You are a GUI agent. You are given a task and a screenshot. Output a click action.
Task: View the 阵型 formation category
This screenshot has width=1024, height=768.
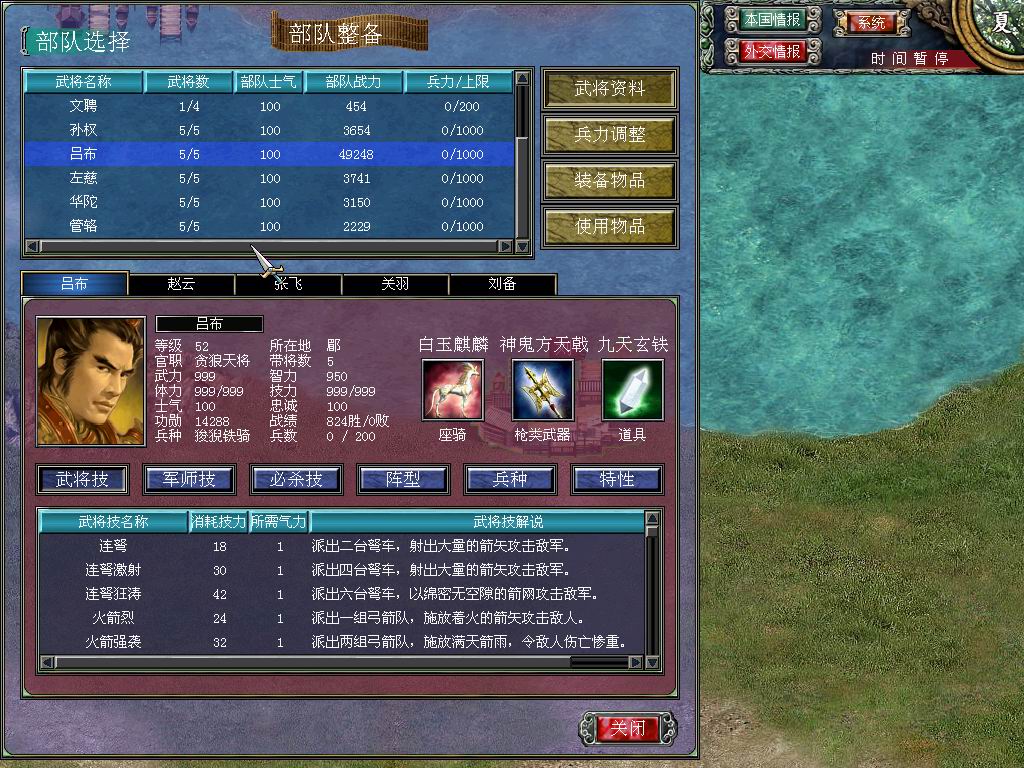coord(403,480)
